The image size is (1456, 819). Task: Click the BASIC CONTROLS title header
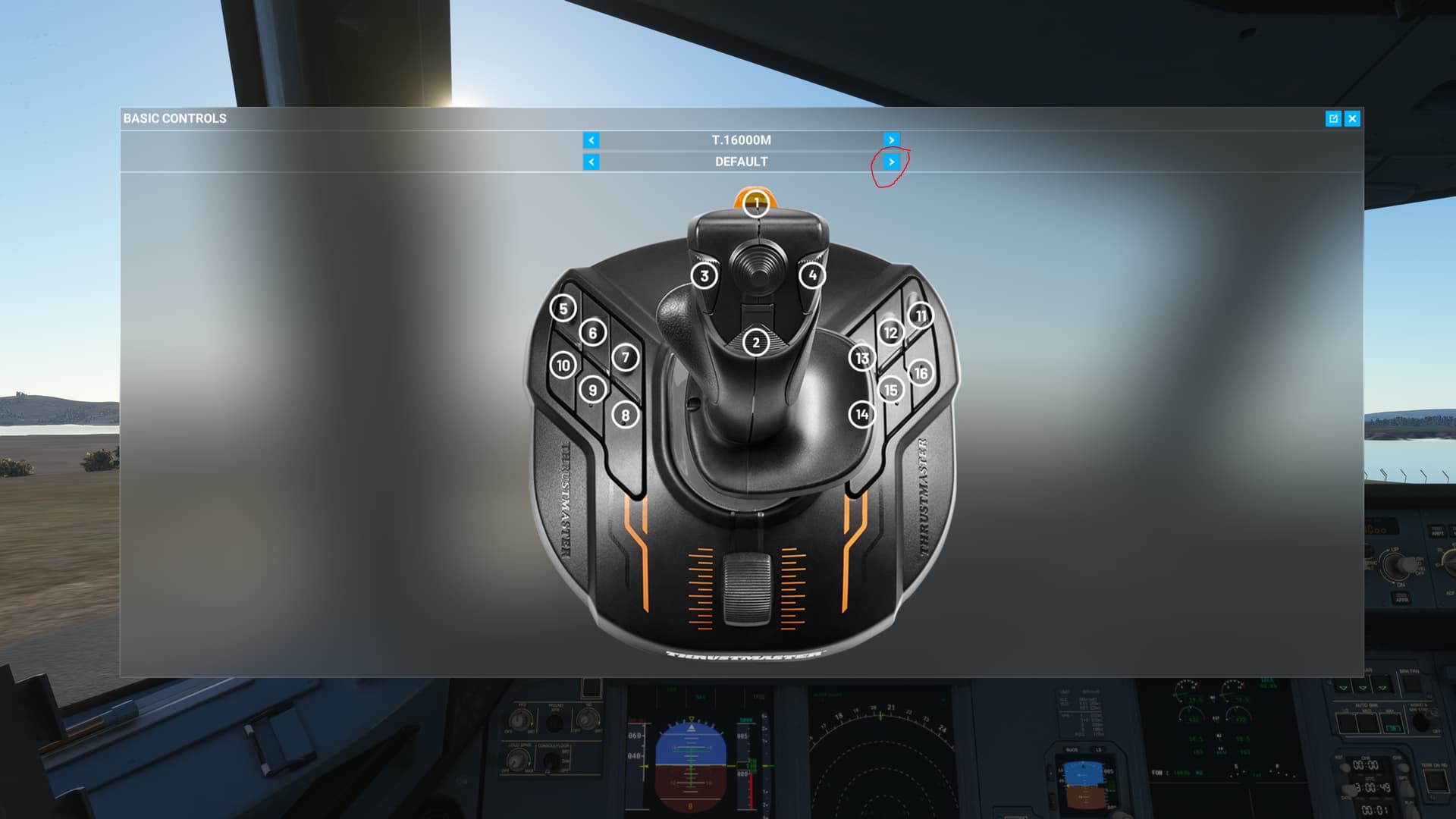(175, 118)
